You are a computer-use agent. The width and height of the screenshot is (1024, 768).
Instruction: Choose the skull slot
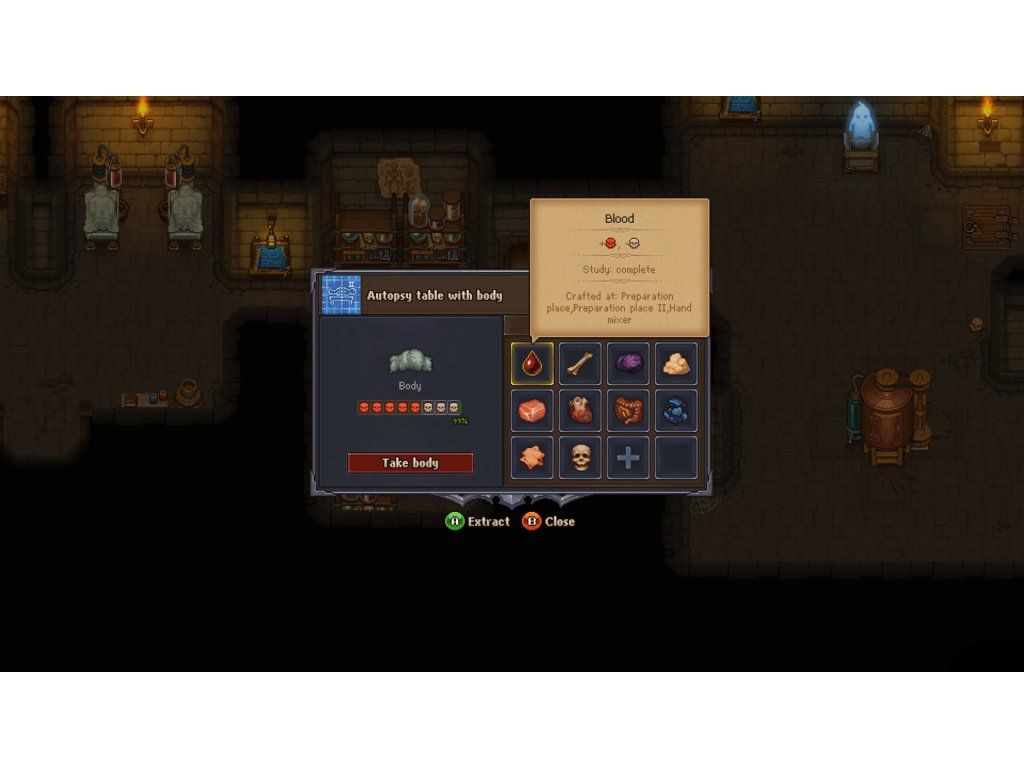click(580, 458)
